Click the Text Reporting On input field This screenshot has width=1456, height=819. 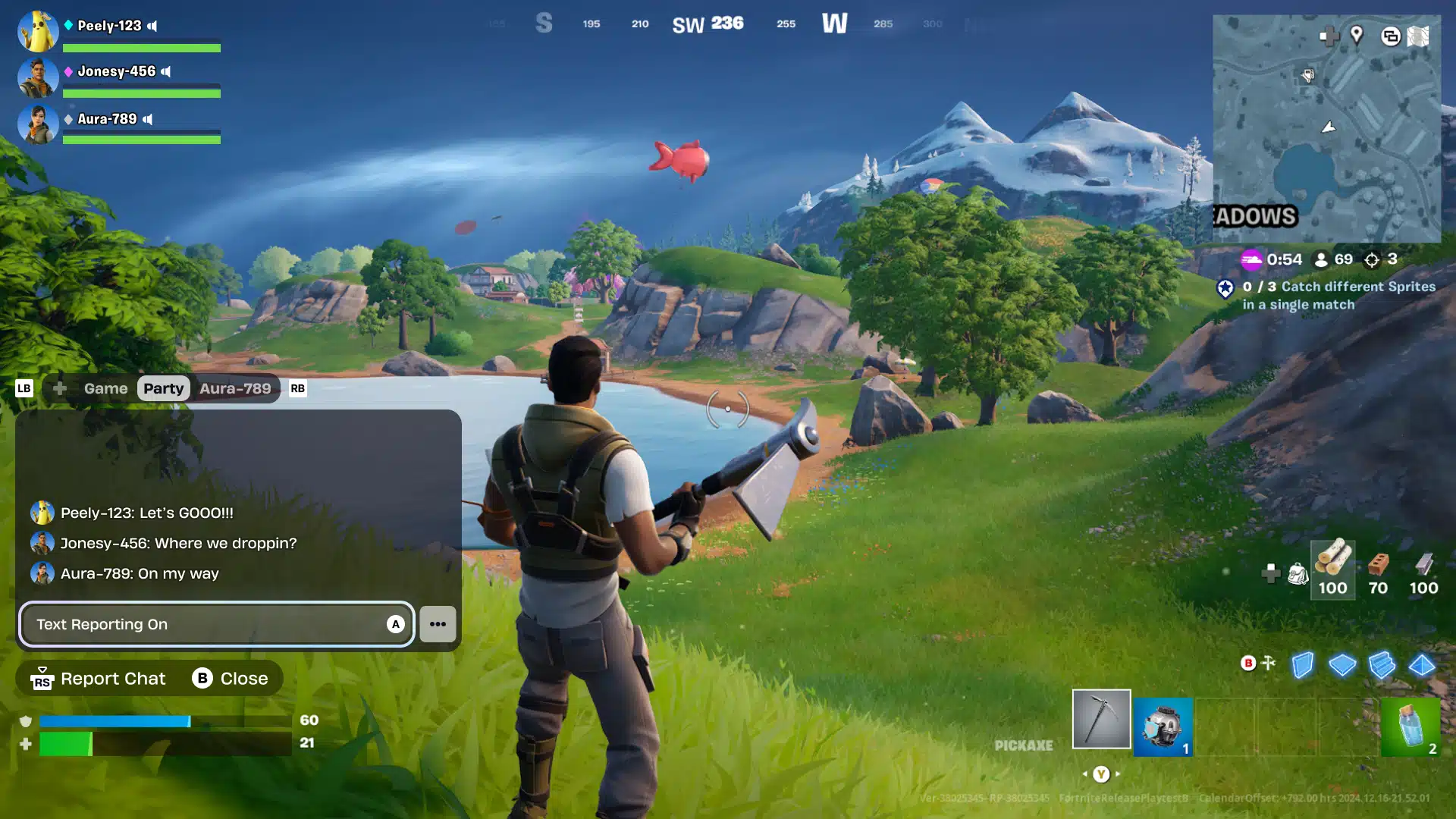pos(216,624)
